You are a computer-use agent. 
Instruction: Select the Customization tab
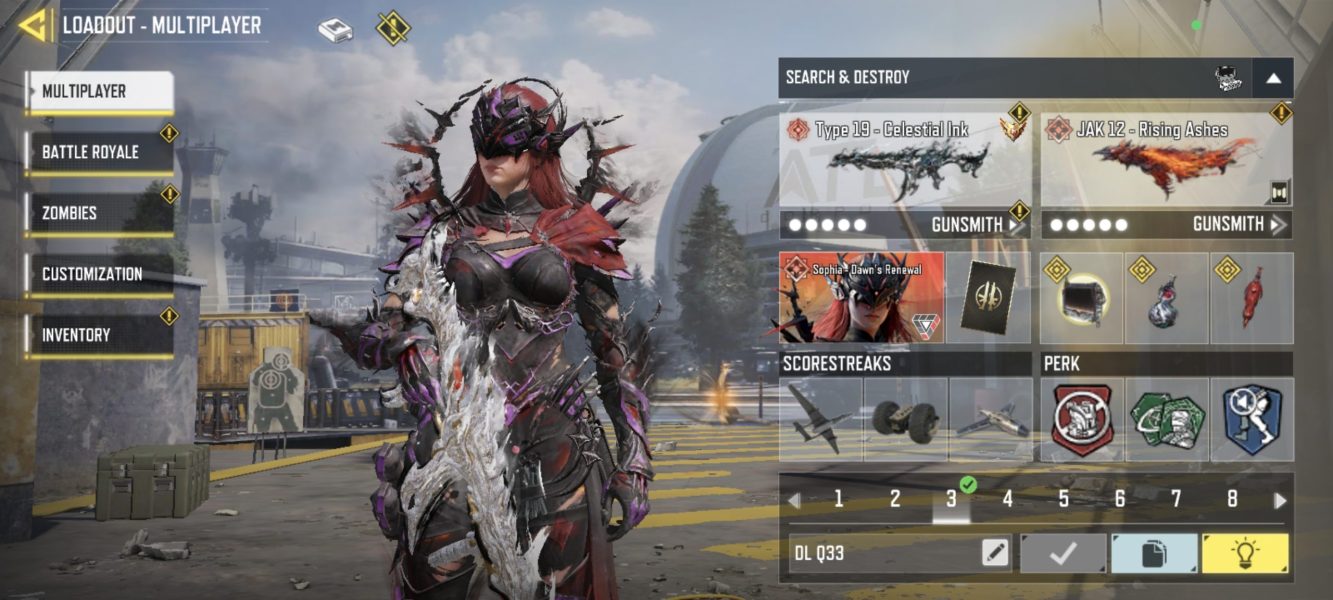99,274
